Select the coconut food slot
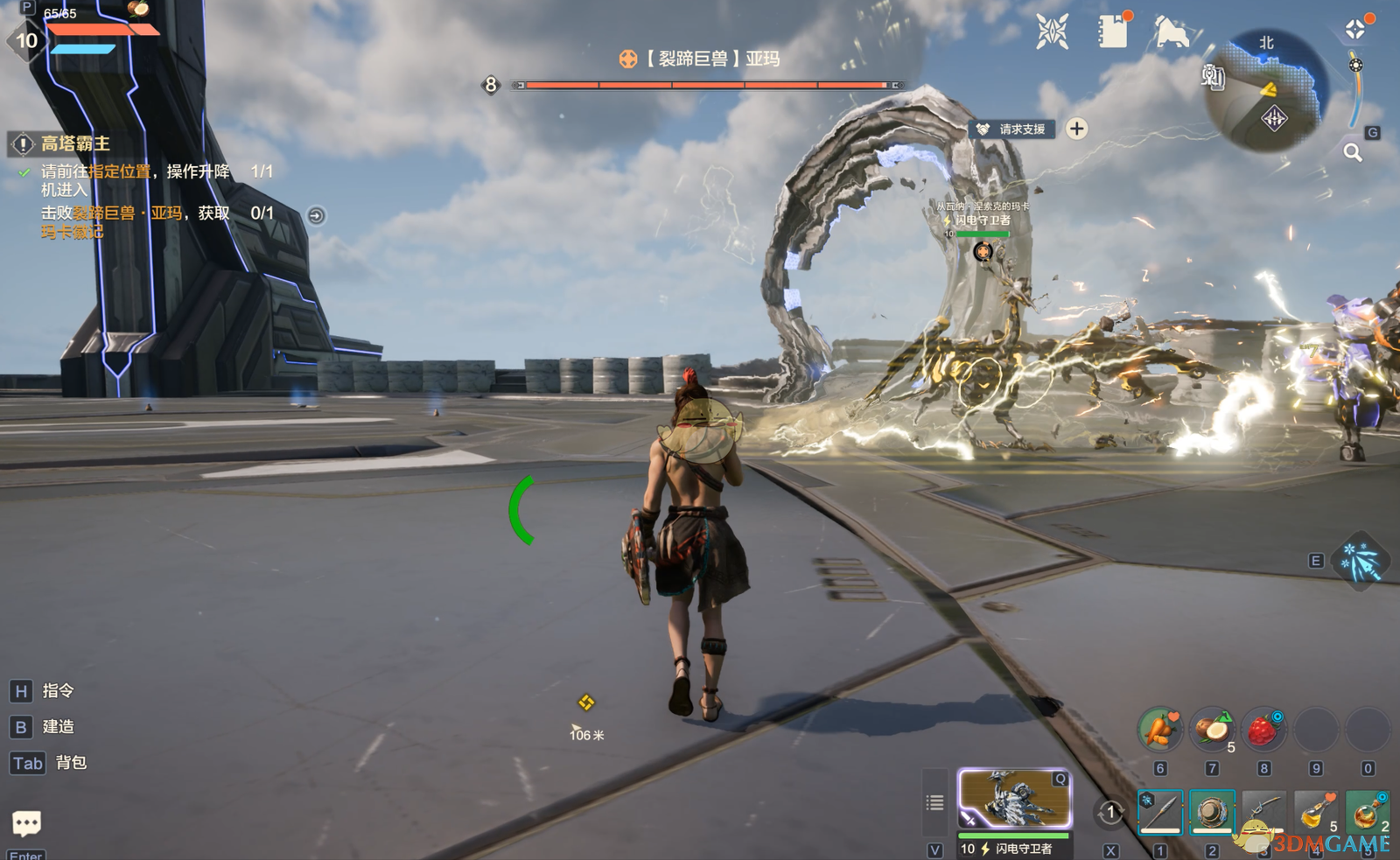Viewport: 1400px width, 860px height. (1212, 730)
